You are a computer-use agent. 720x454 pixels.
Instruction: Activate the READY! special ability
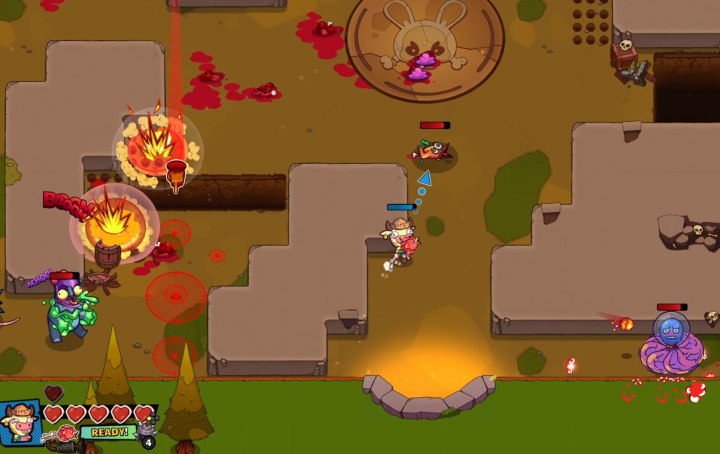(x=107, y=432)
